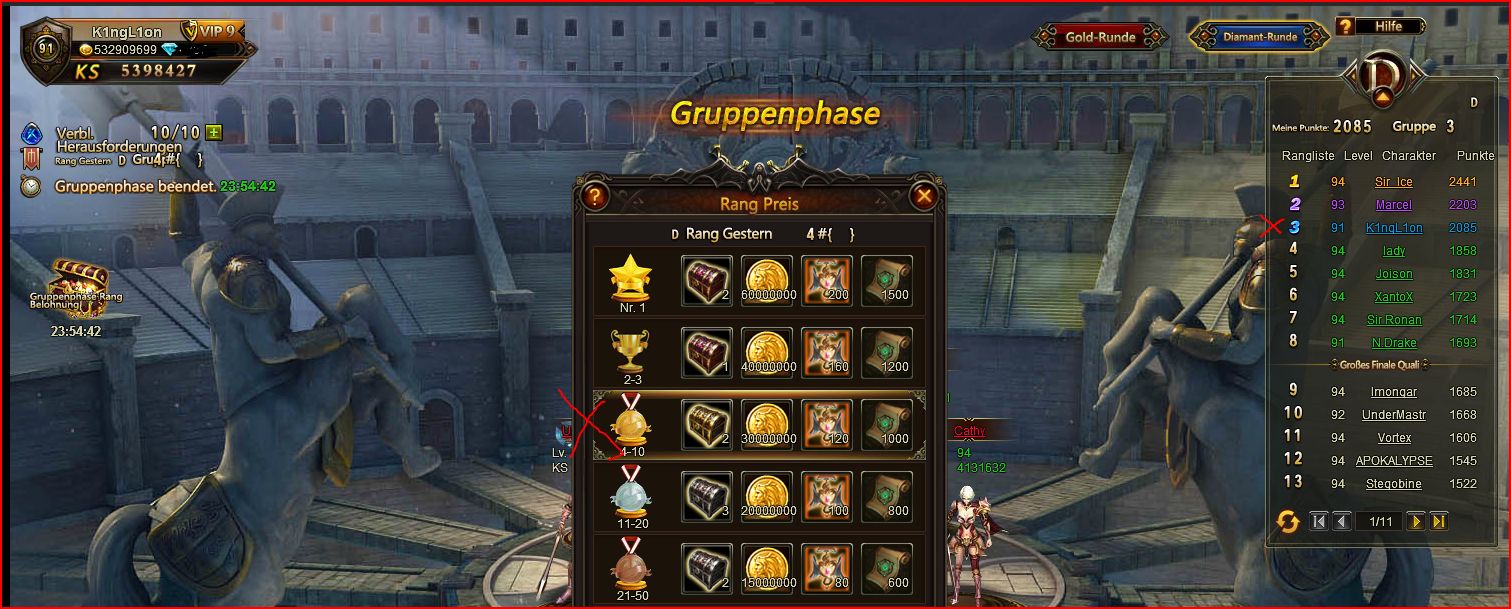Jump to the last ranking page
Image resolution: width=1511 pixels, height=609 pixels.
[1439, 521]
